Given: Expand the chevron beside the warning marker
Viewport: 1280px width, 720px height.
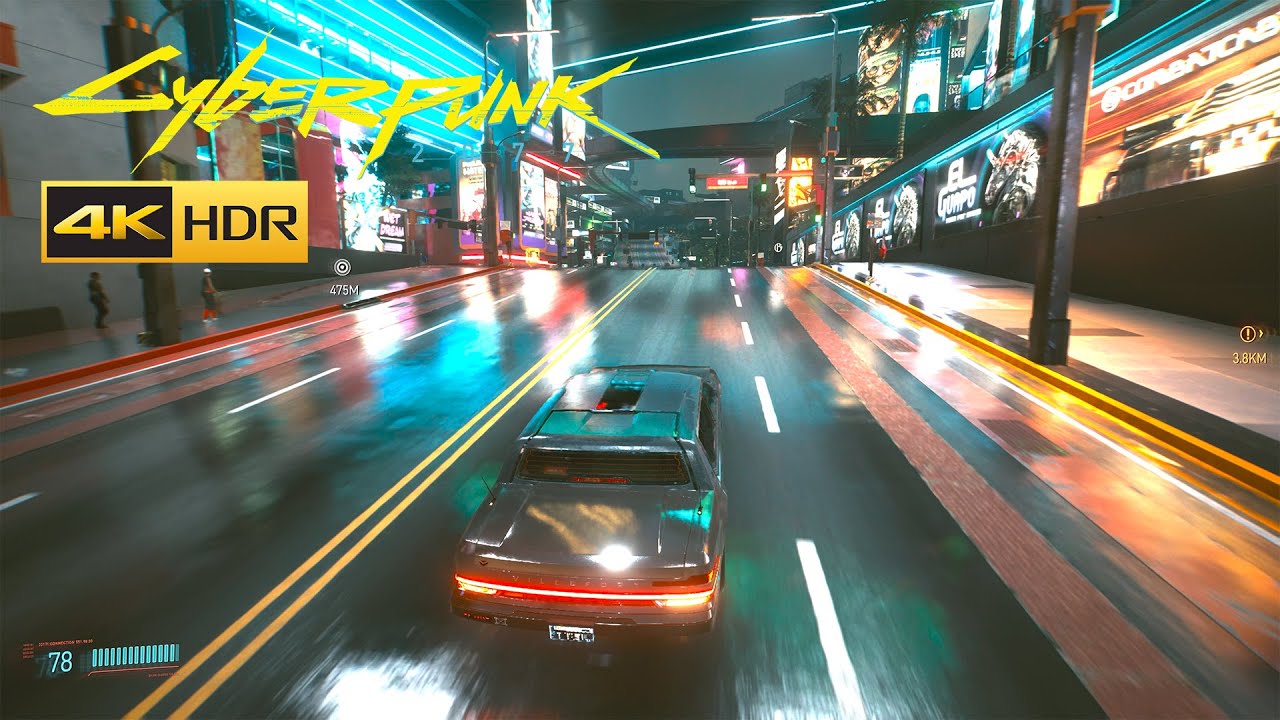Looking at the screenshot, I should pos(1261,333).
